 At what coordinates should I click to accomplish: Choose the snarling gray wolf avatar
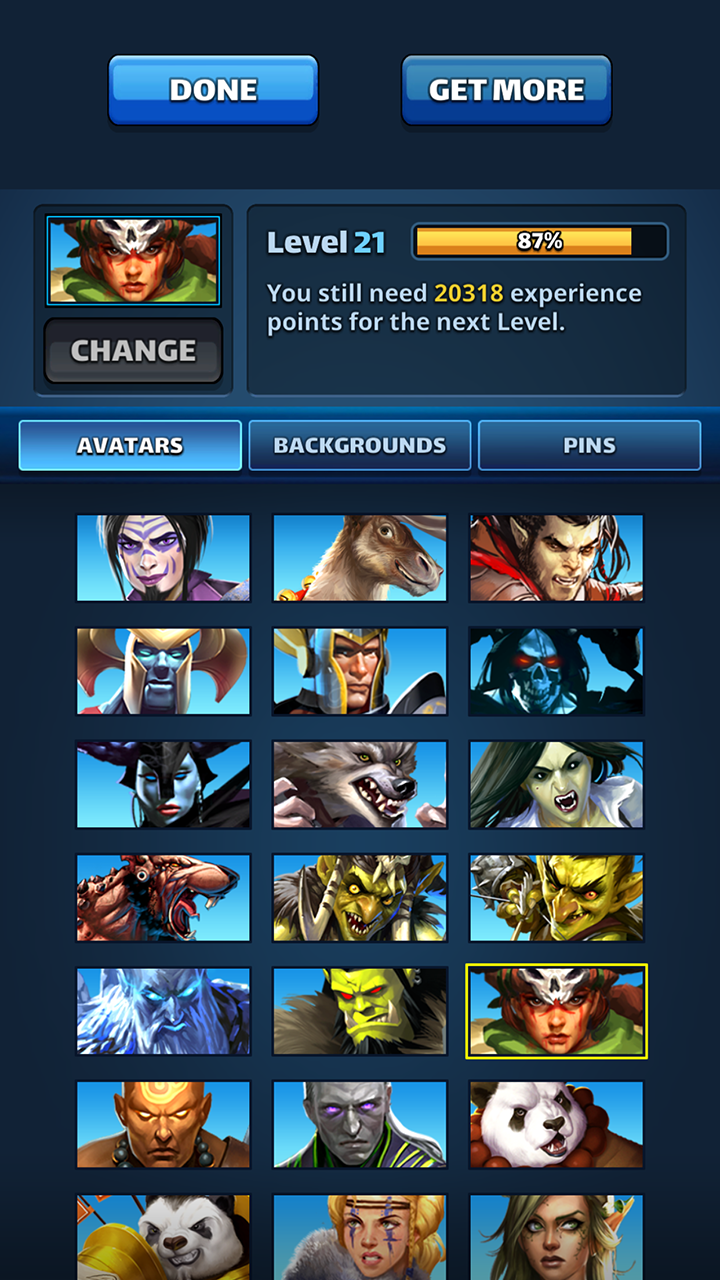pos(360,785)
